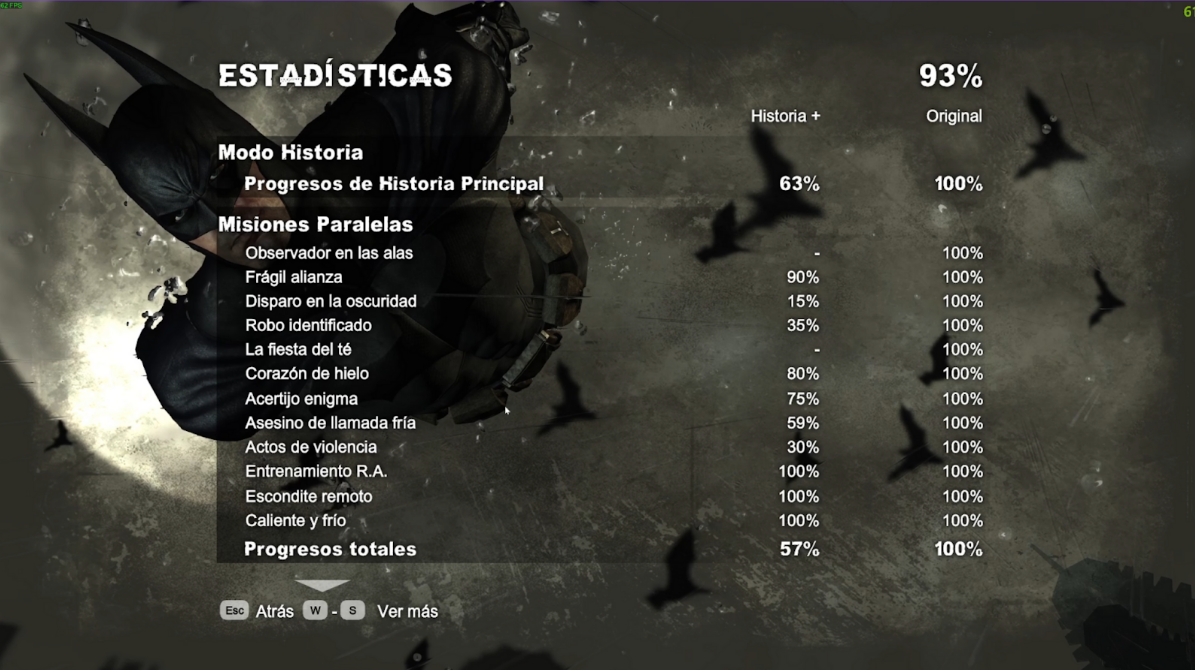Show more statistics via Ver más

pos(407,611)
